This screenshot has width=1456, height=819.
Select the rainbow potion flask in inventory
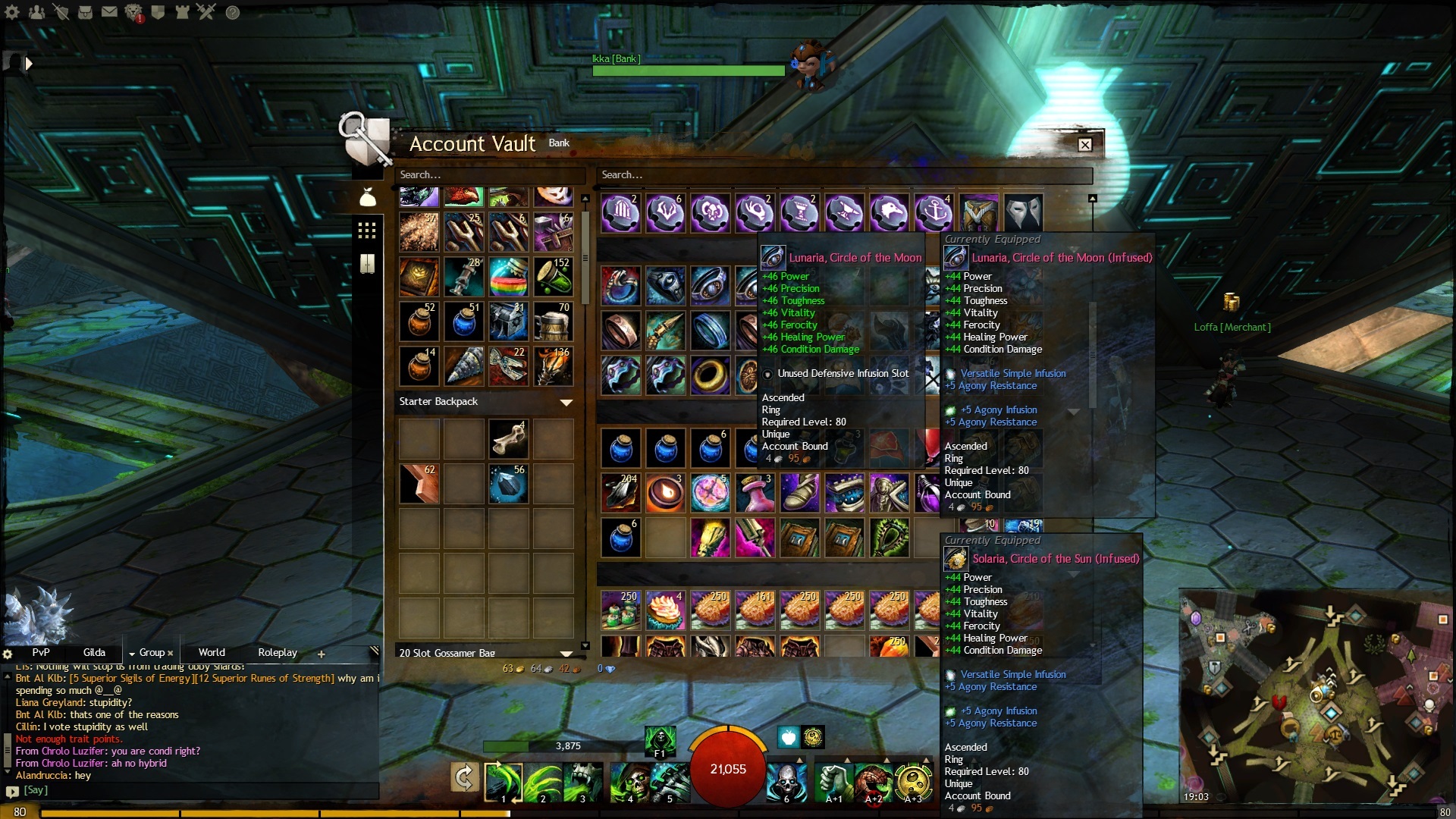pos(508,277)
